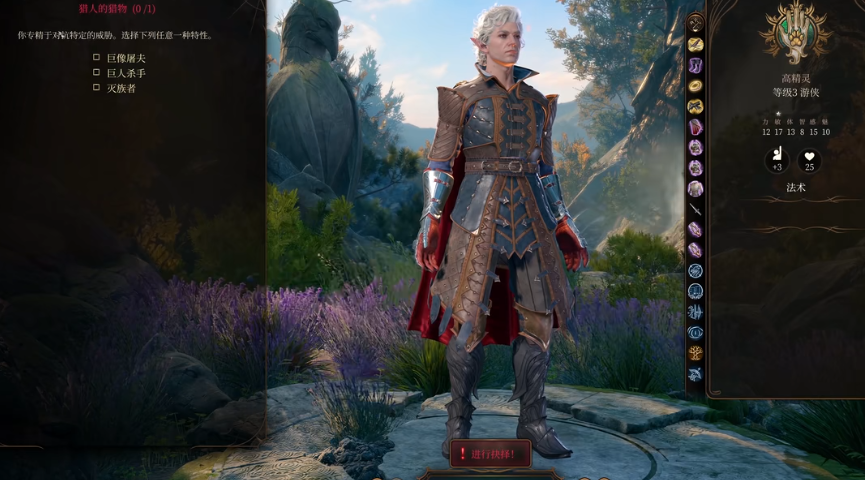Open the 法术 spells section
The height and width of the screenshot is (480, 865).
(795, 187)
